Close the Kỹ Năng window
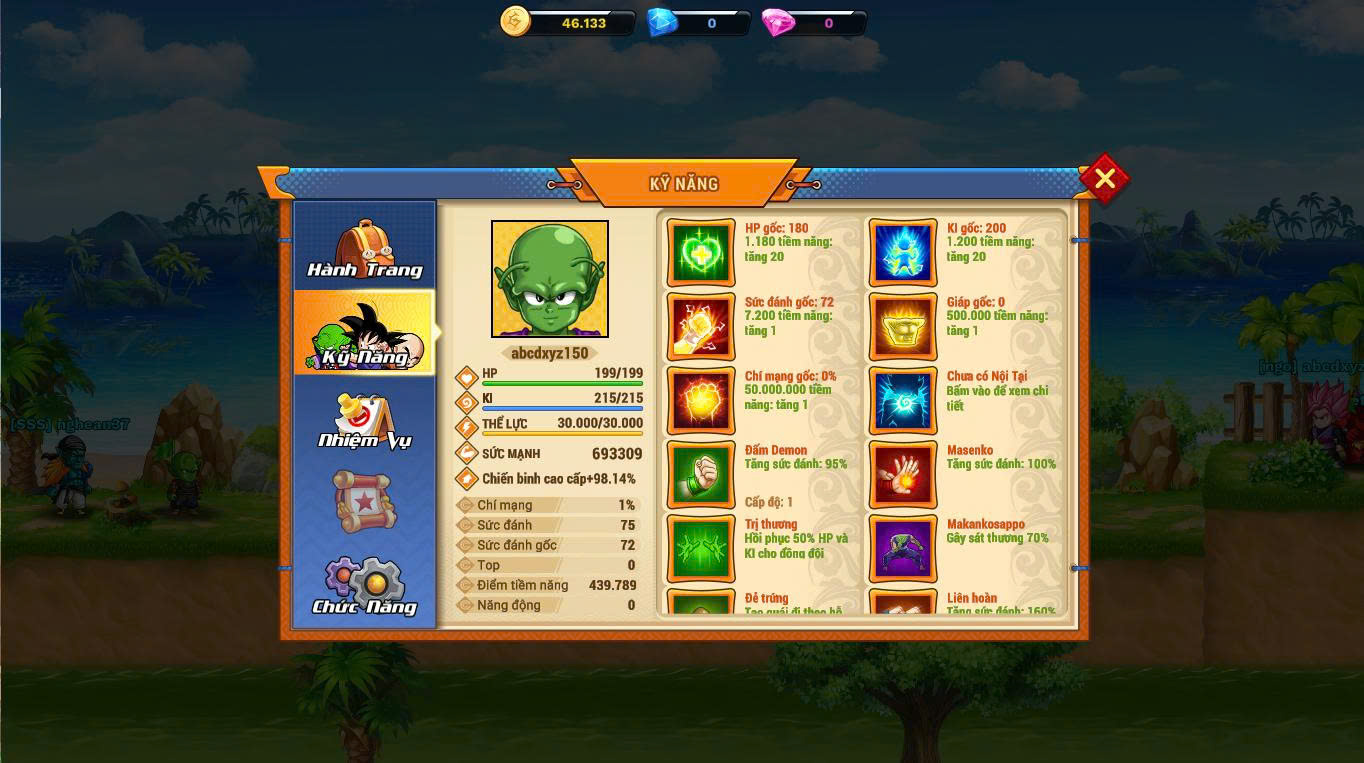This screenshot has width=1364, height=763. click(1104, 179)
